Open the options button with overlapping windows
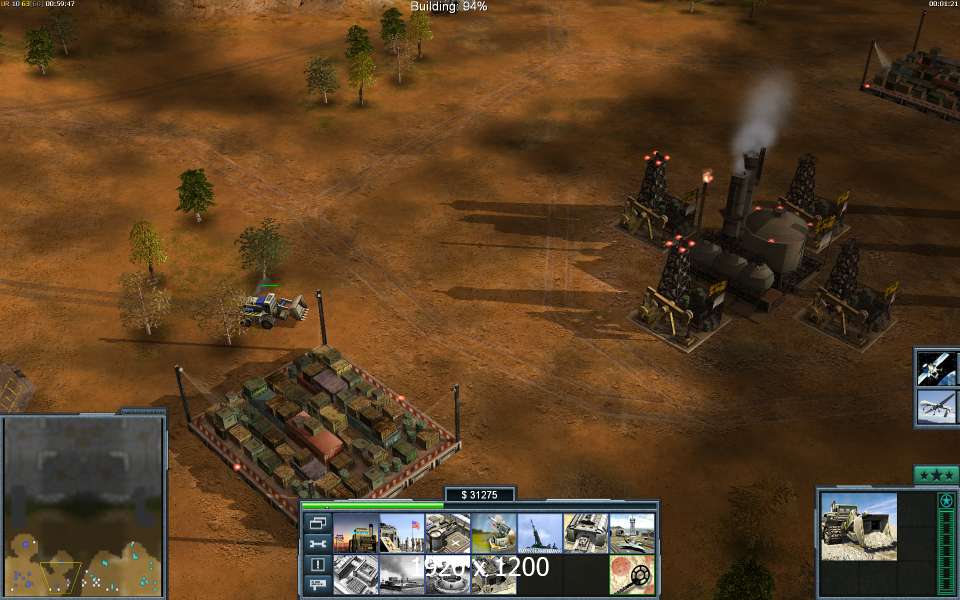Viewport: 960px width, 600px height. pos(317,523)
